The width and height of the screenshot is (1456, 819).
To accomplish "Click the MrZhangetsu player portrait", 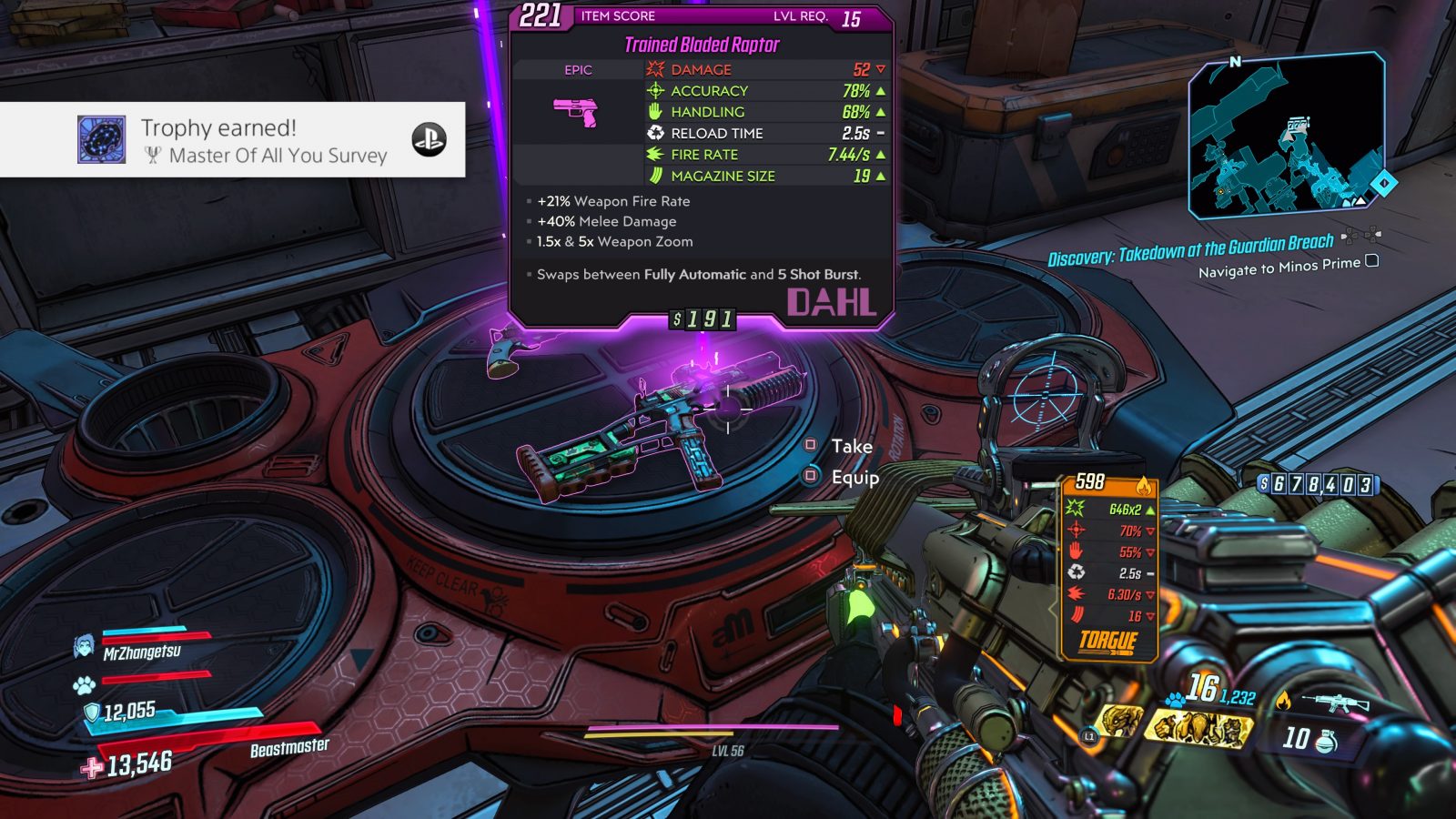I will click(x=84, y=646).
